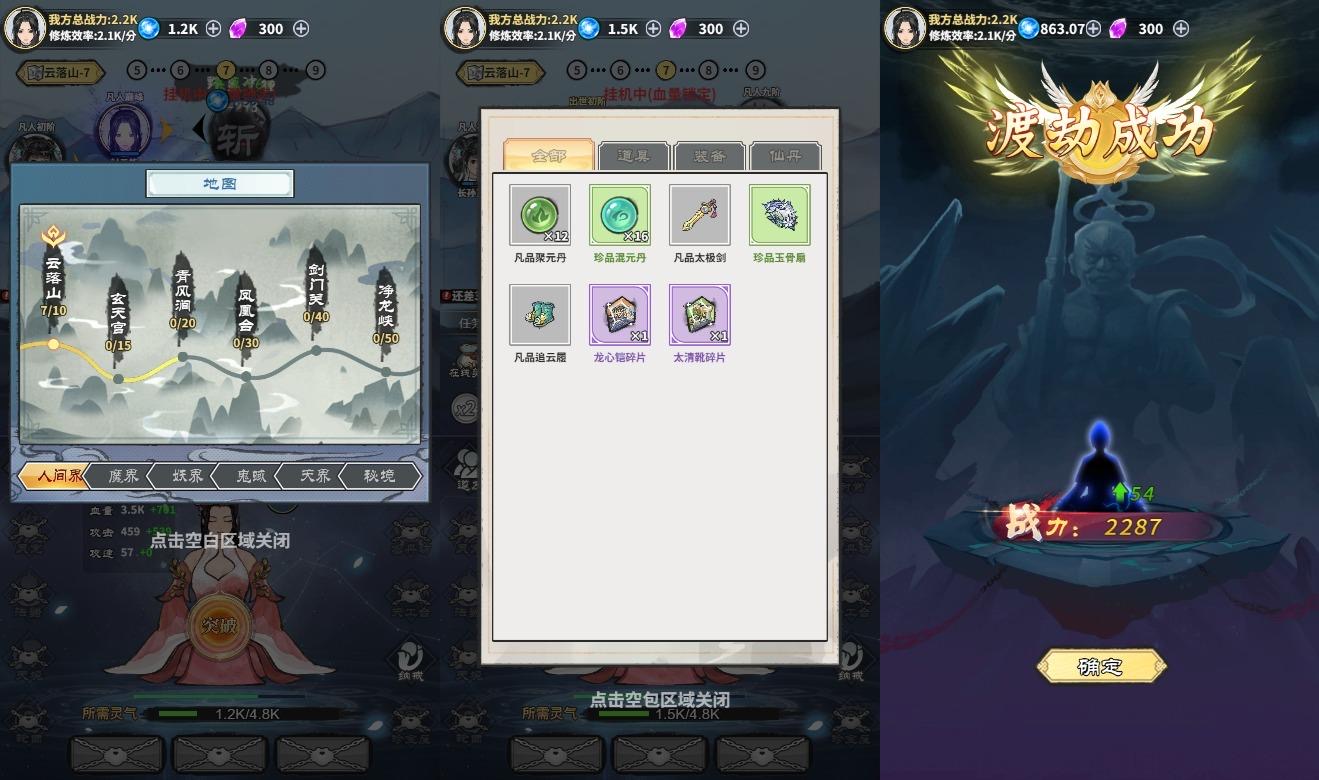Click the 凡品太极剑 sword item icon
This screenshot has width=1319, height=780.
point(699,213)
